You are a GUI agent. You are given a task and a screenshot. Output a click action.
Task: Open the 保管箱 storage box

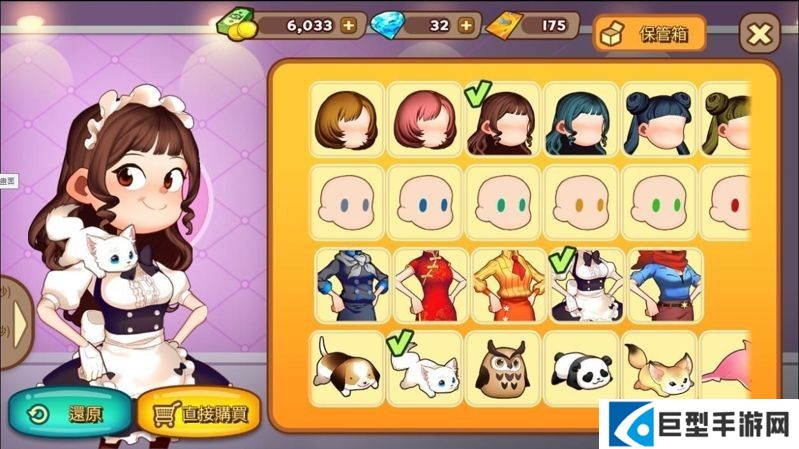coord(649,34)
